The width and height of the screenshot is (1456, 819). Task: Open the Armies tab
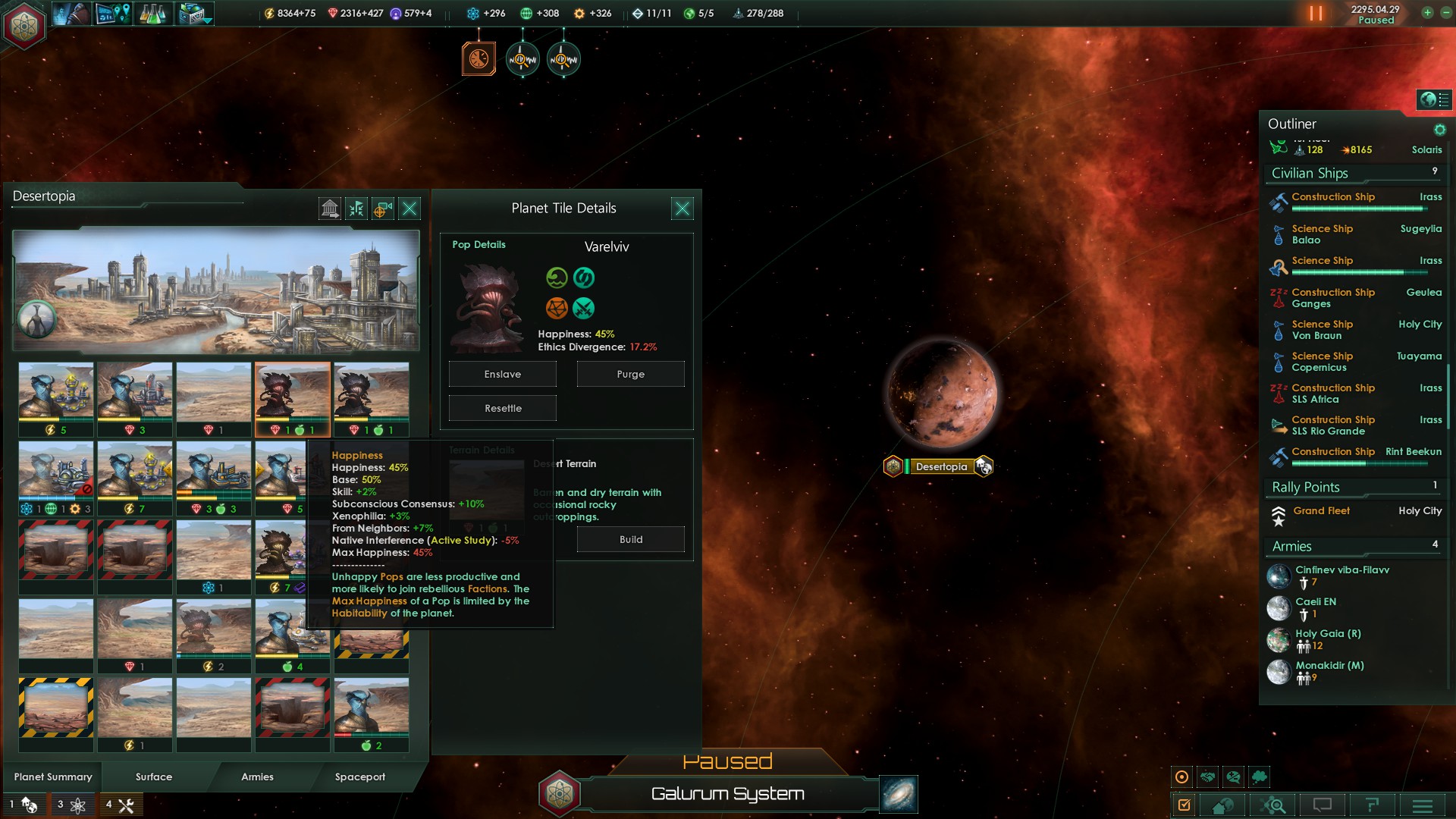(x=257, y=777)
